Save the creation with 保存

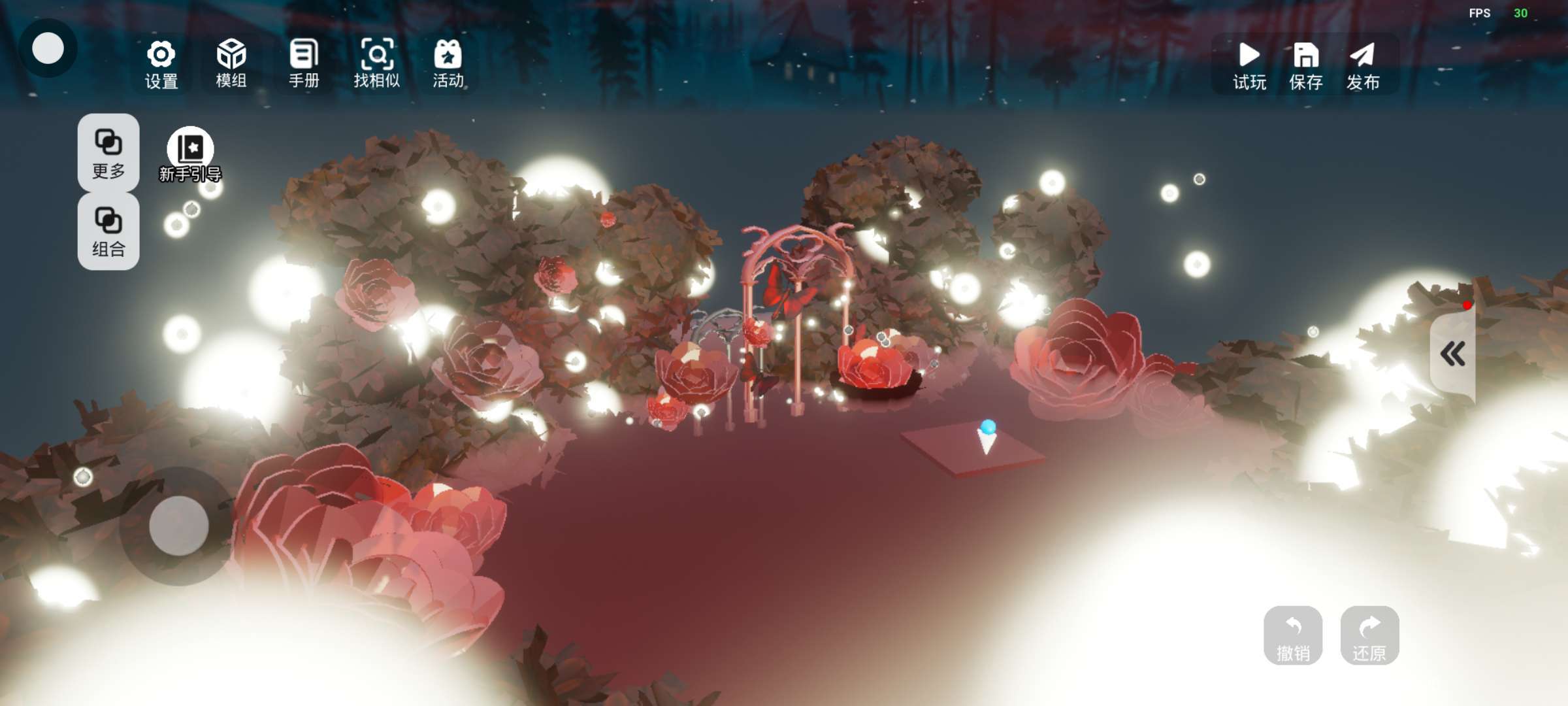(x=1306, y=65)
